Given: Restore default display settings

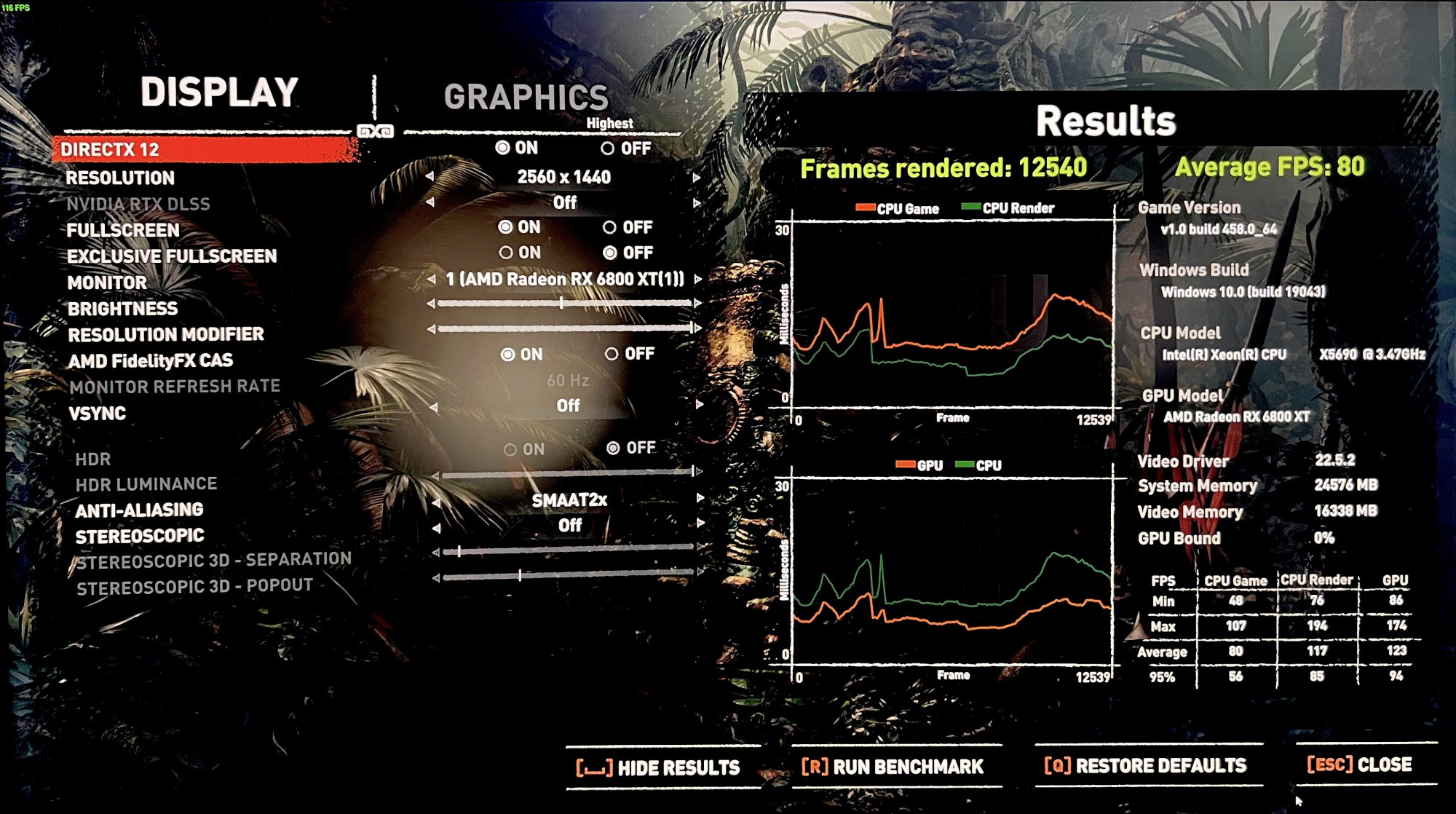Looking at the screenshot, I should 1145,766.
